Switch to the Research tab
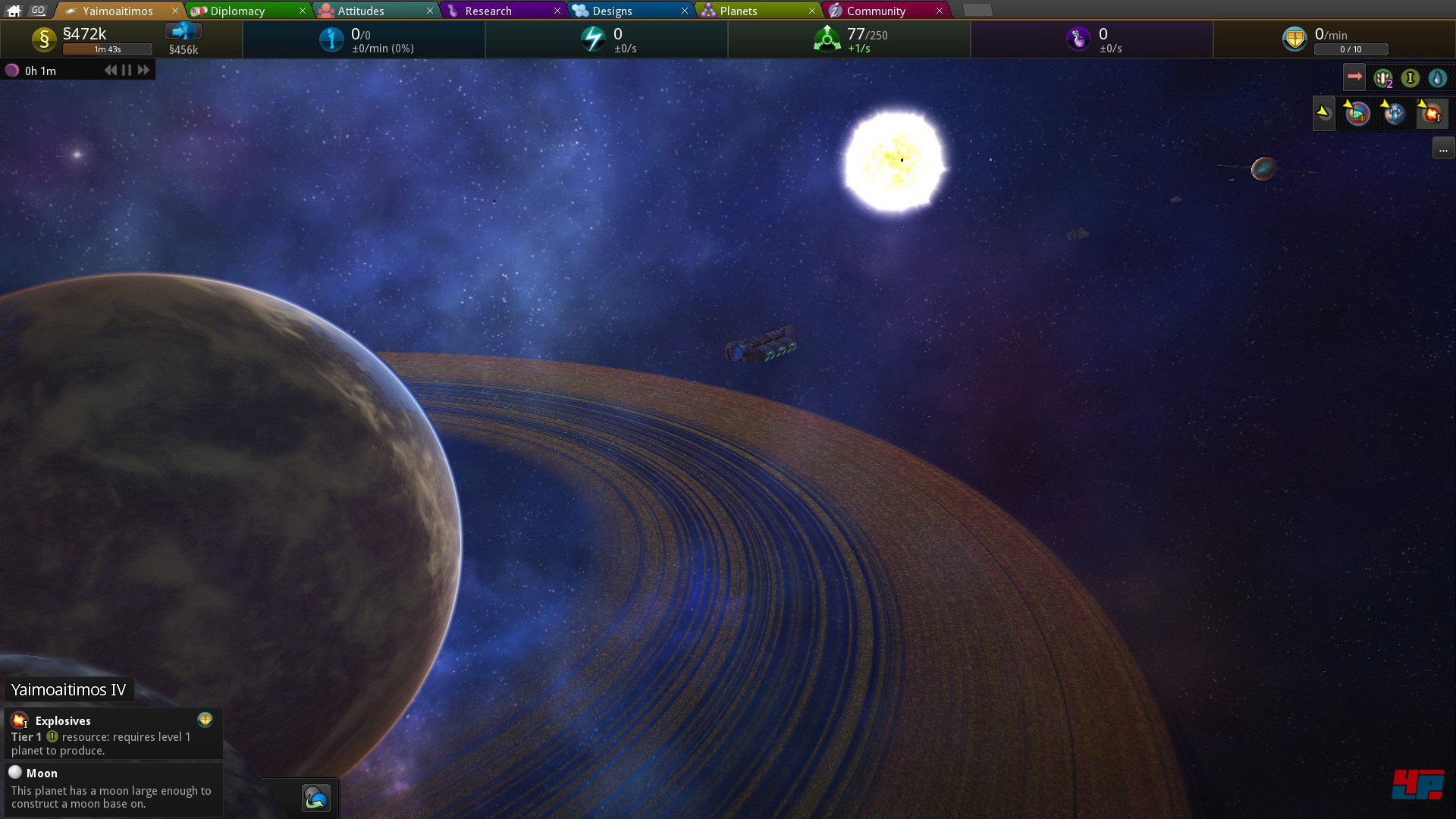 pos(488,11)
